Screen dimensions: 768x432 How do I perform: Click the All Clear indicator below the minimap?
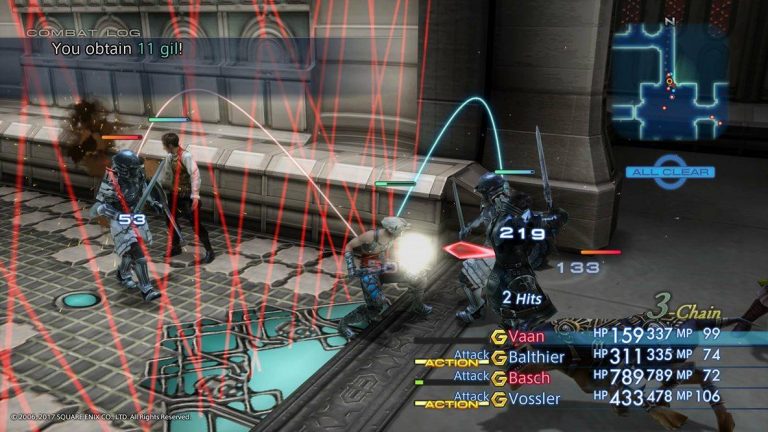[x=669, y=172]
